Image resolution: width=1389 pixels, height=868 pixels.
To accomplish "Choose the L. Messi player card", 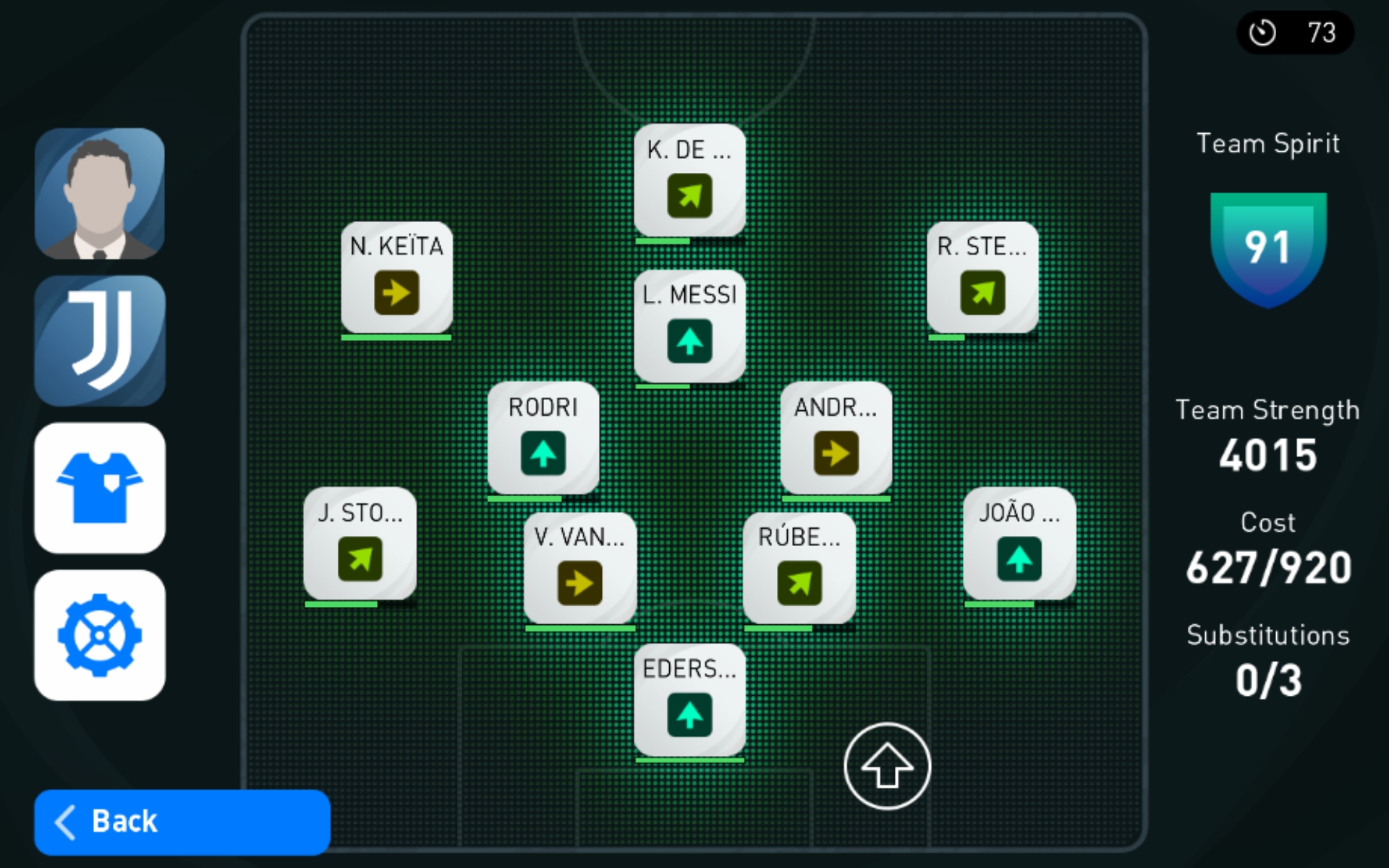I will pyautogui.click(x=689, y=325).
